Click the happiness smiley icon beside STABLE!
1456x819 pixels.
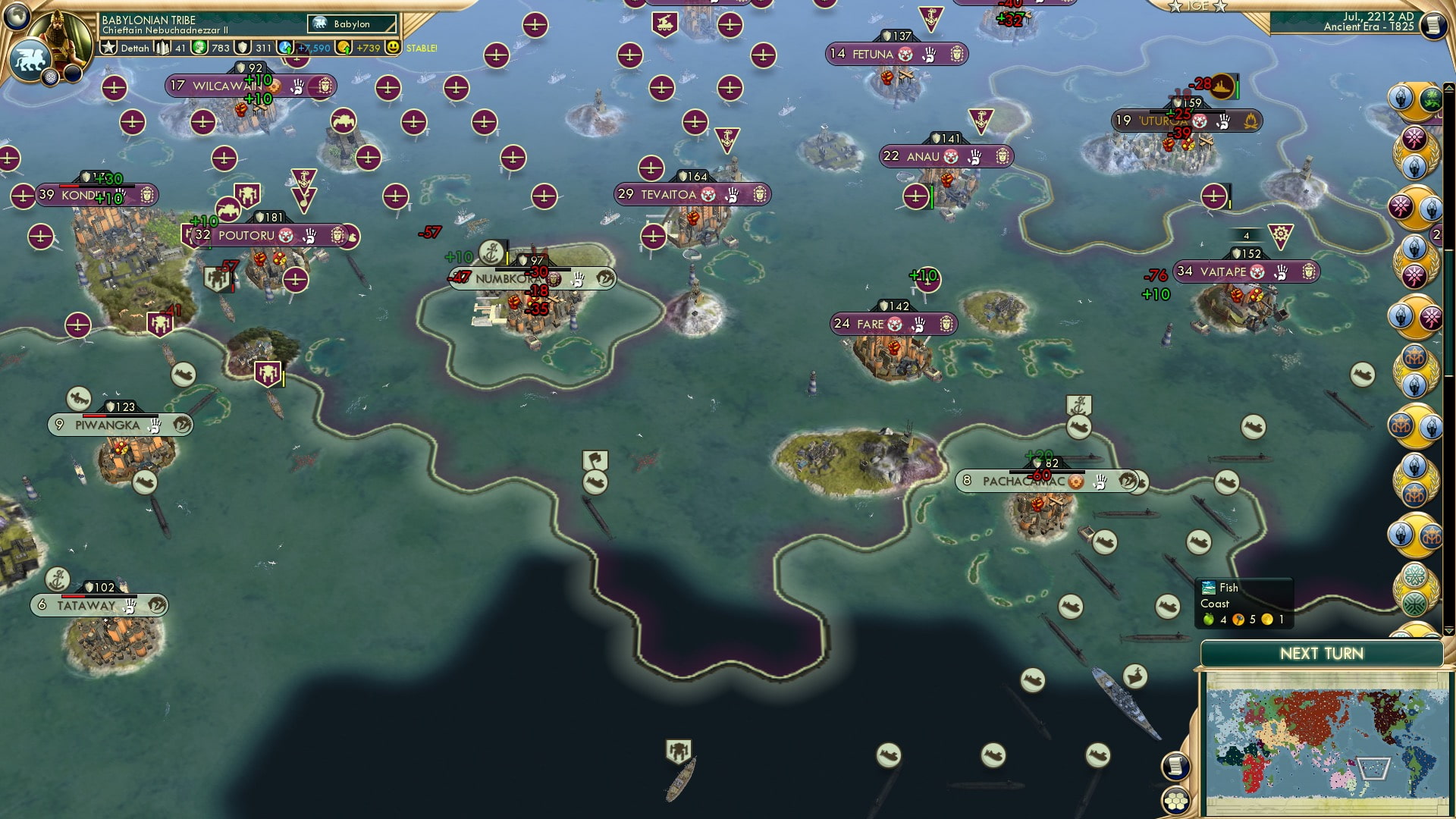(x=393, y=47)
